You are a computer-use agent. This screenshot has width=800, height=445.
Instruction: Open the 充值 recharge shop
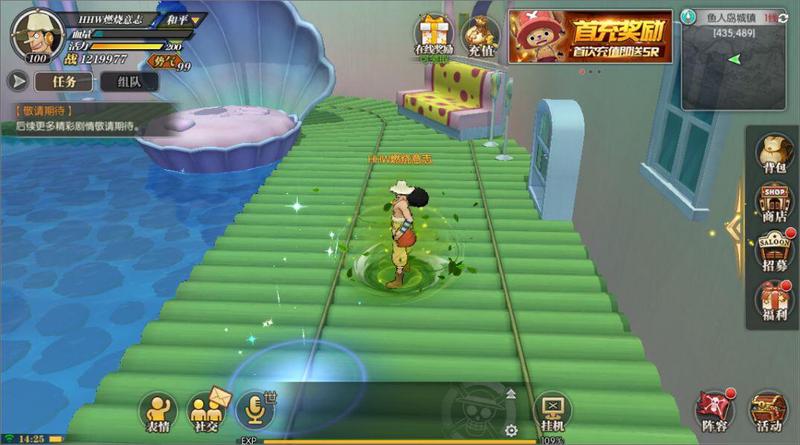click(481, 35)
